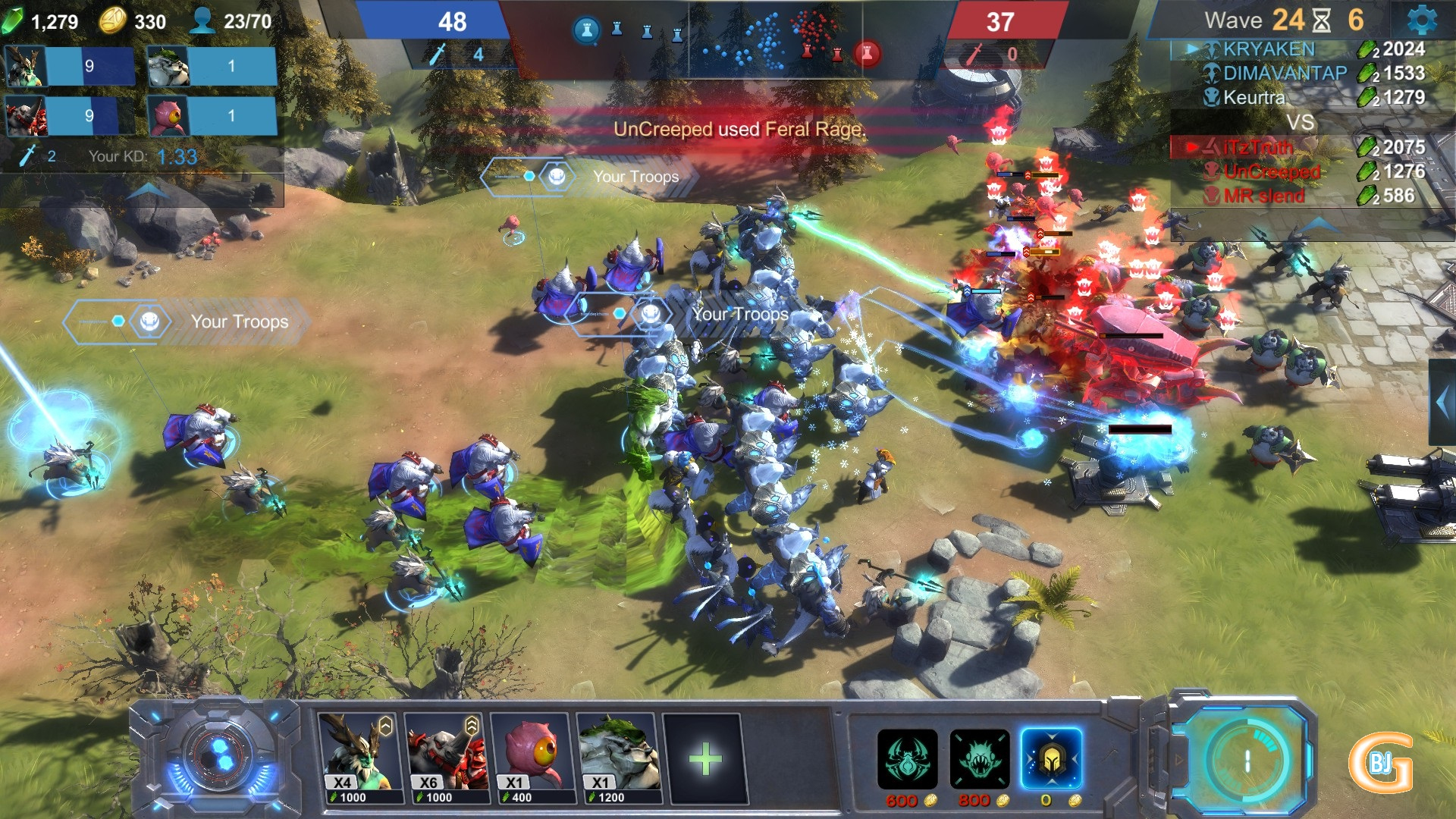Activate the fanged monster ability costing 800
This screenshot has width=1456, height=819.
coord(979,759)
